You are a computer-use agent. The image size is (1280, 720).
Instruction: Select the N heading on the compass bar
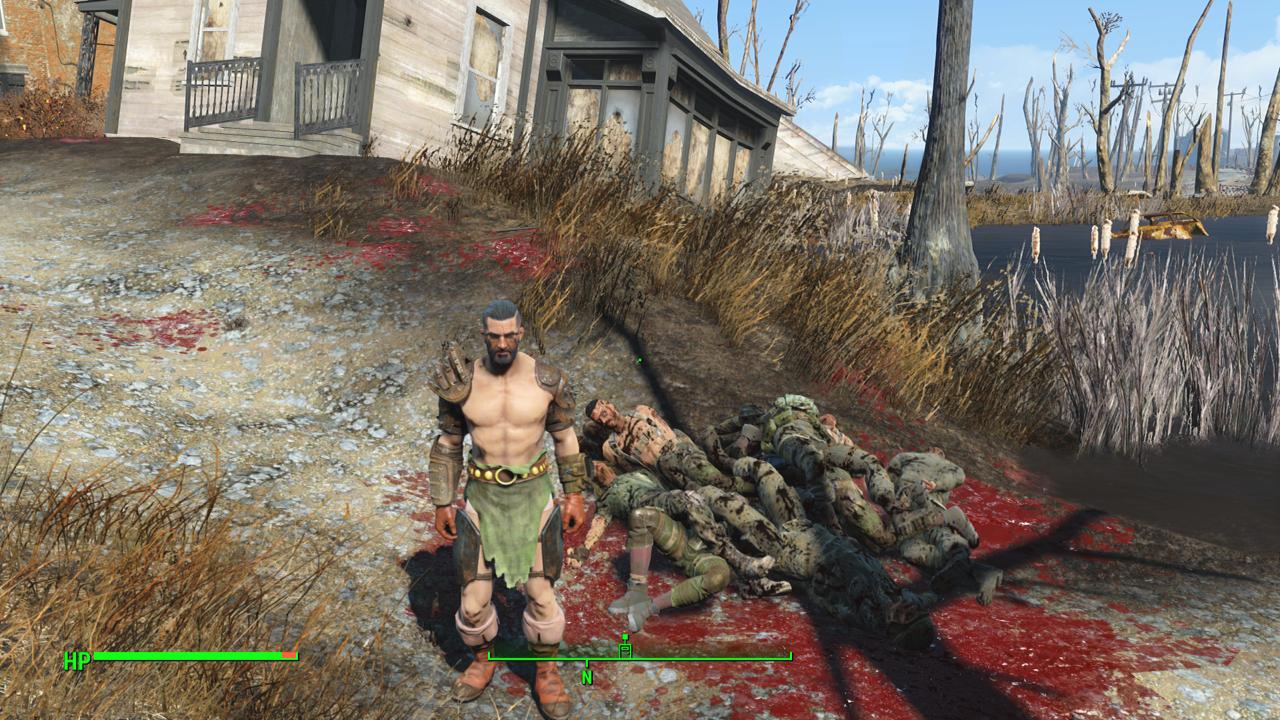coord(587,677)
